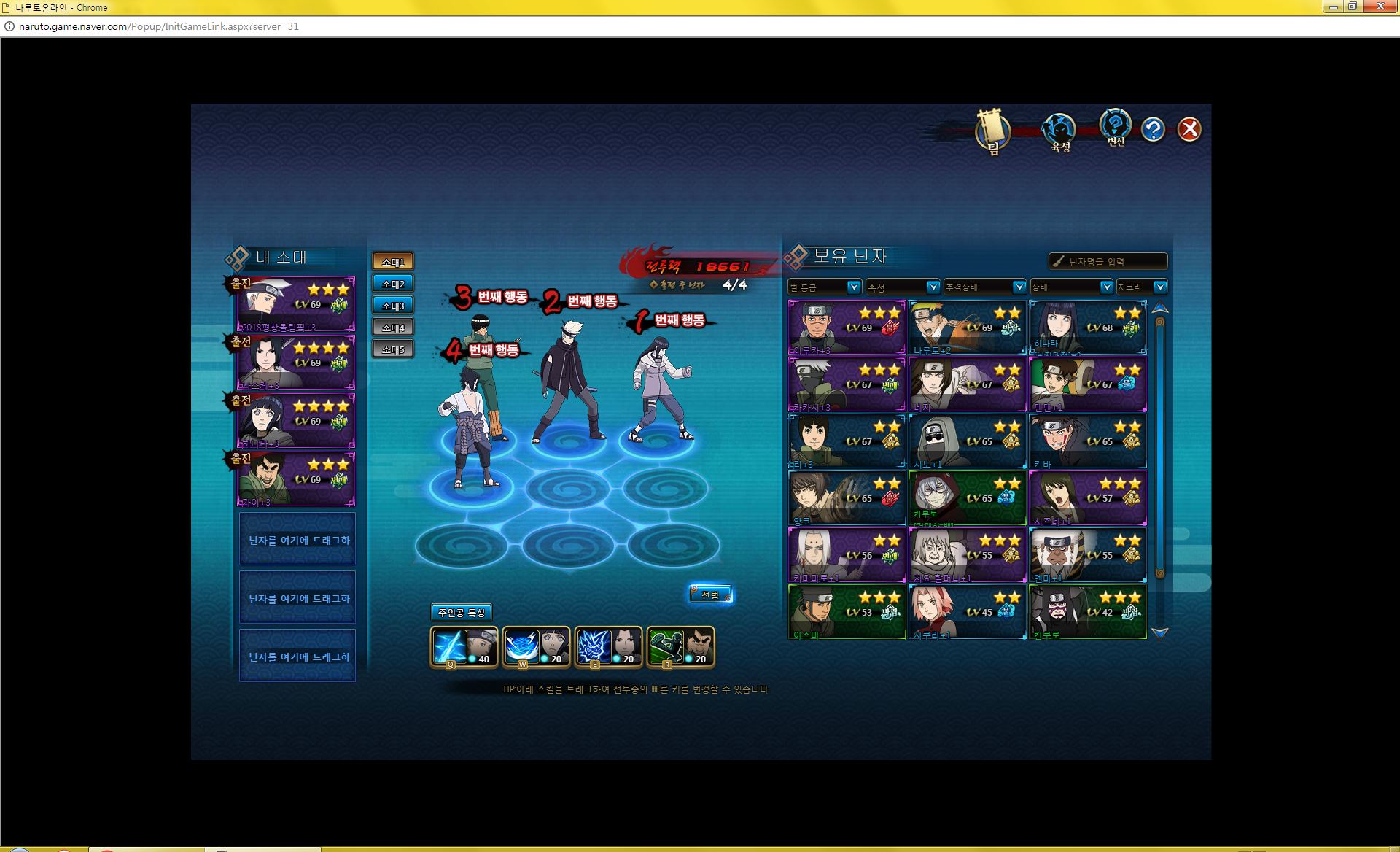1400x852 pixels.
Task: Switch to the 소대2 squad tab
Action: click(393, 284)
